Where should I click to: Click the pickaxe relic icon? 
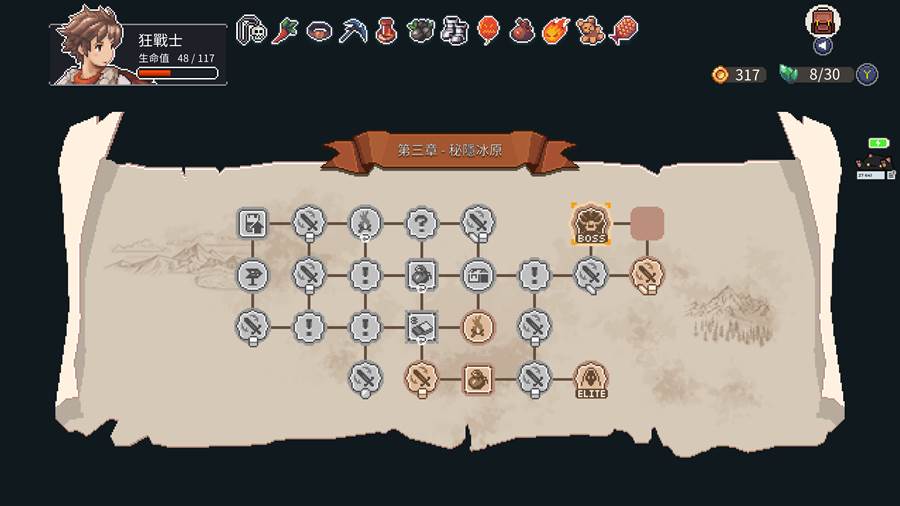(352, 31)
